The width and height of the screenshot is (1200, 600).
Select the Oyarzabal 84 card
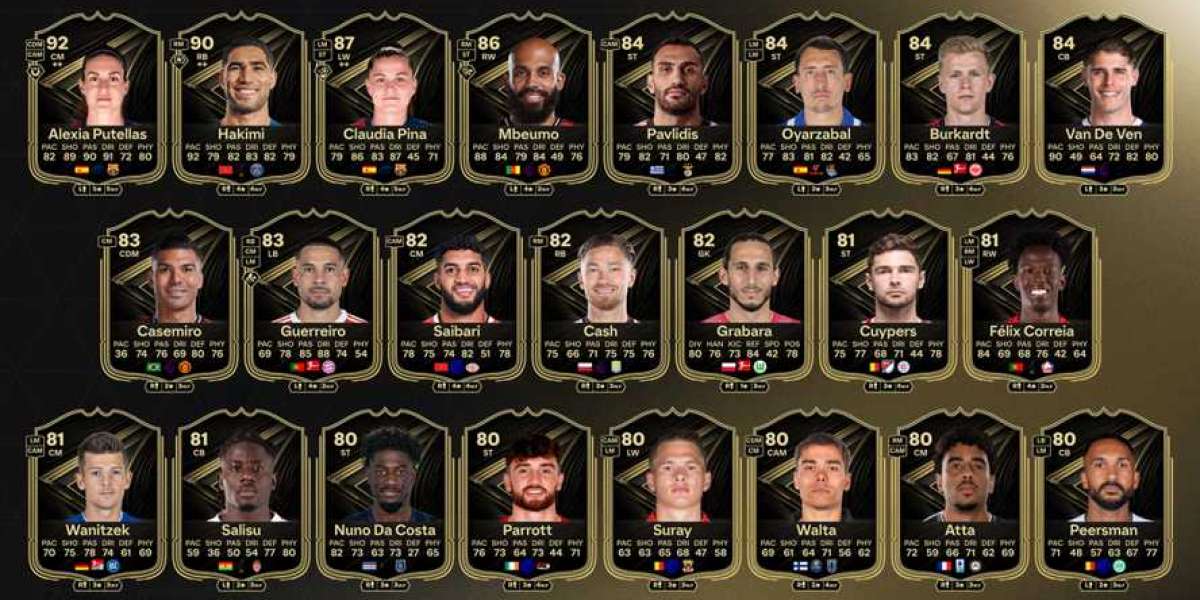pyautogui.click(x=816, y=100)
